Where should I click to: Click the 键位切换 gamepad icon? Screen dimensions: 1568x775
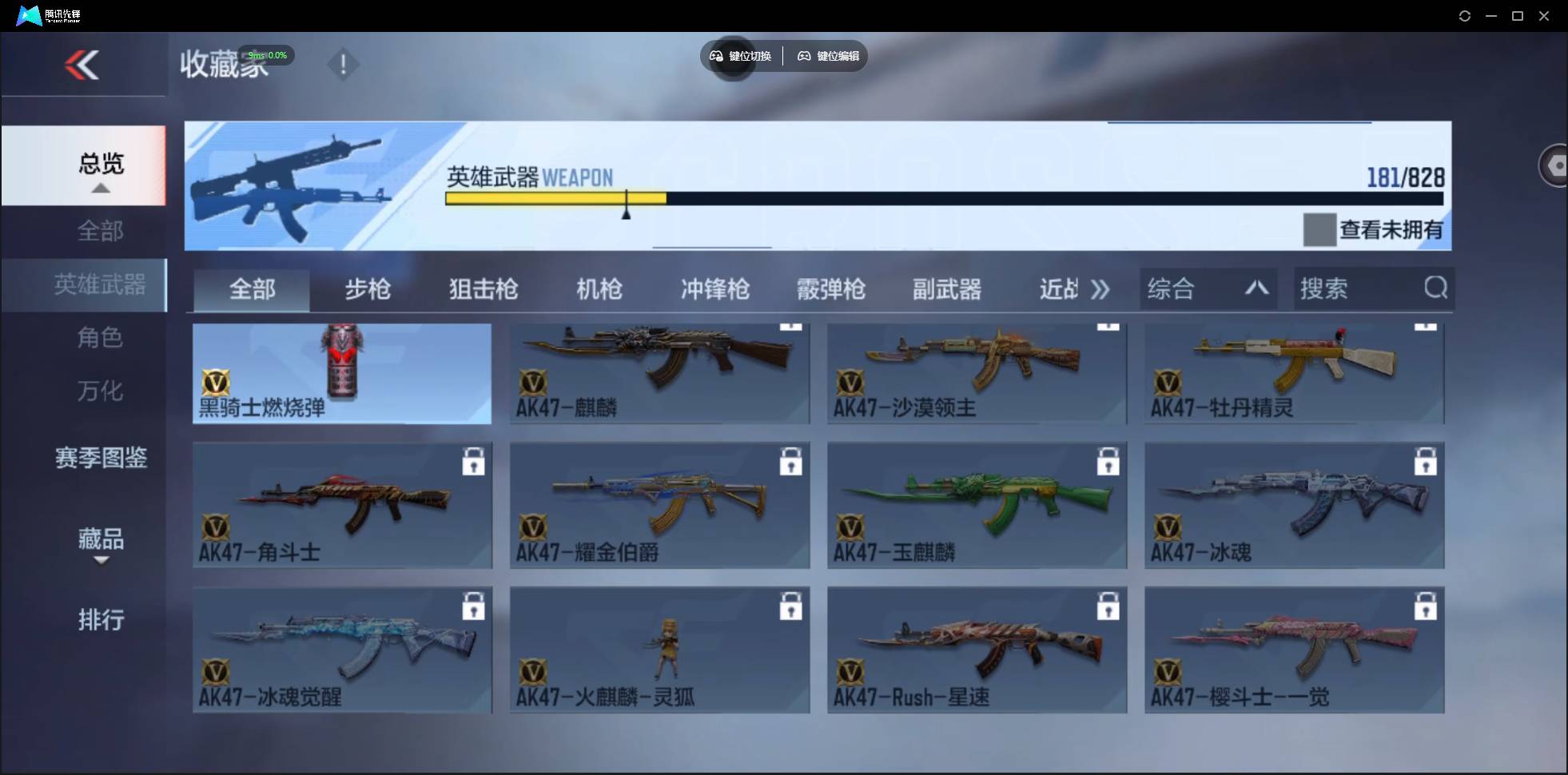[717, 56]
